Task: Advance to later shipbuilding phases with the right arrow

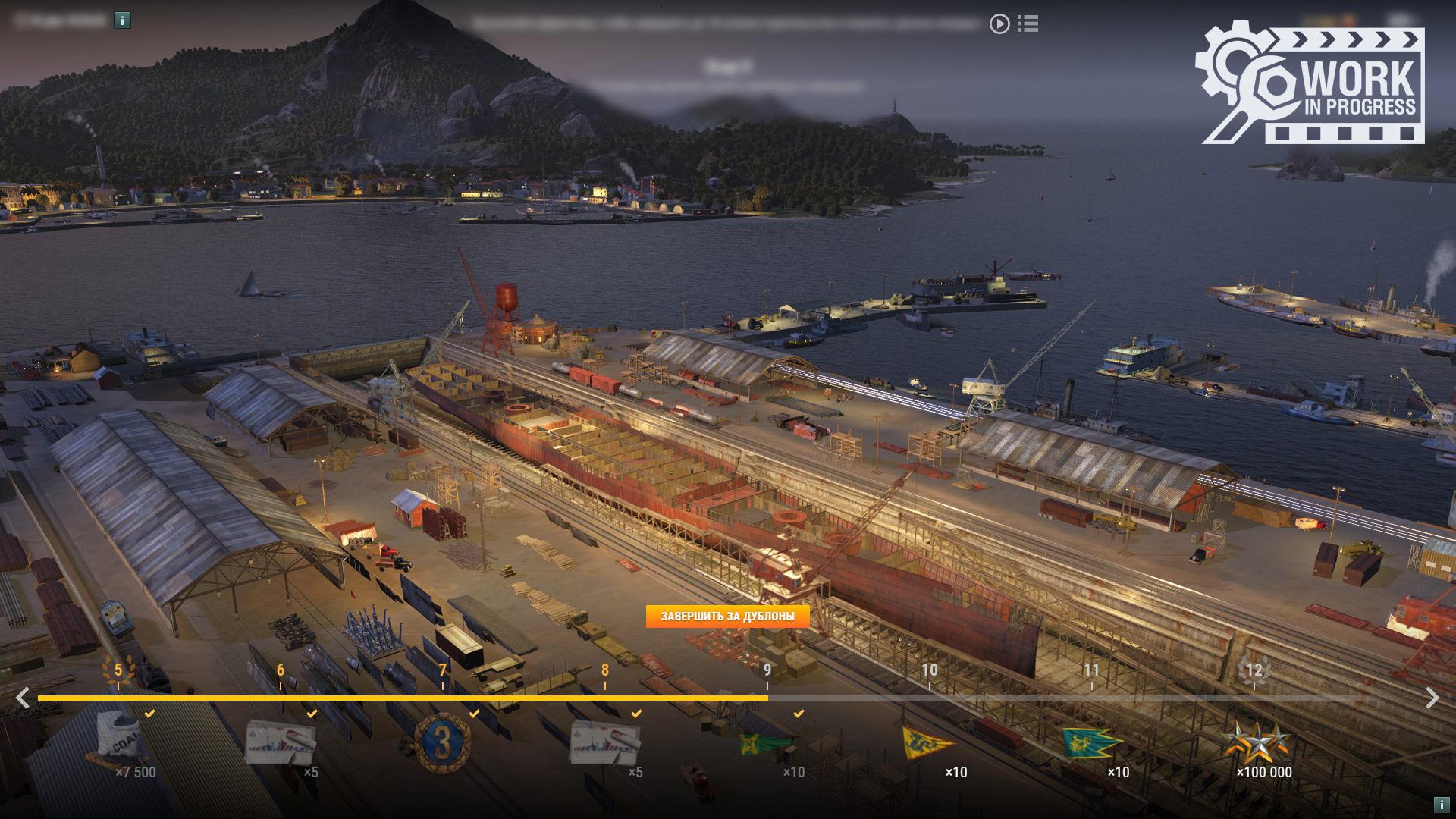Action: [1432, 698]
